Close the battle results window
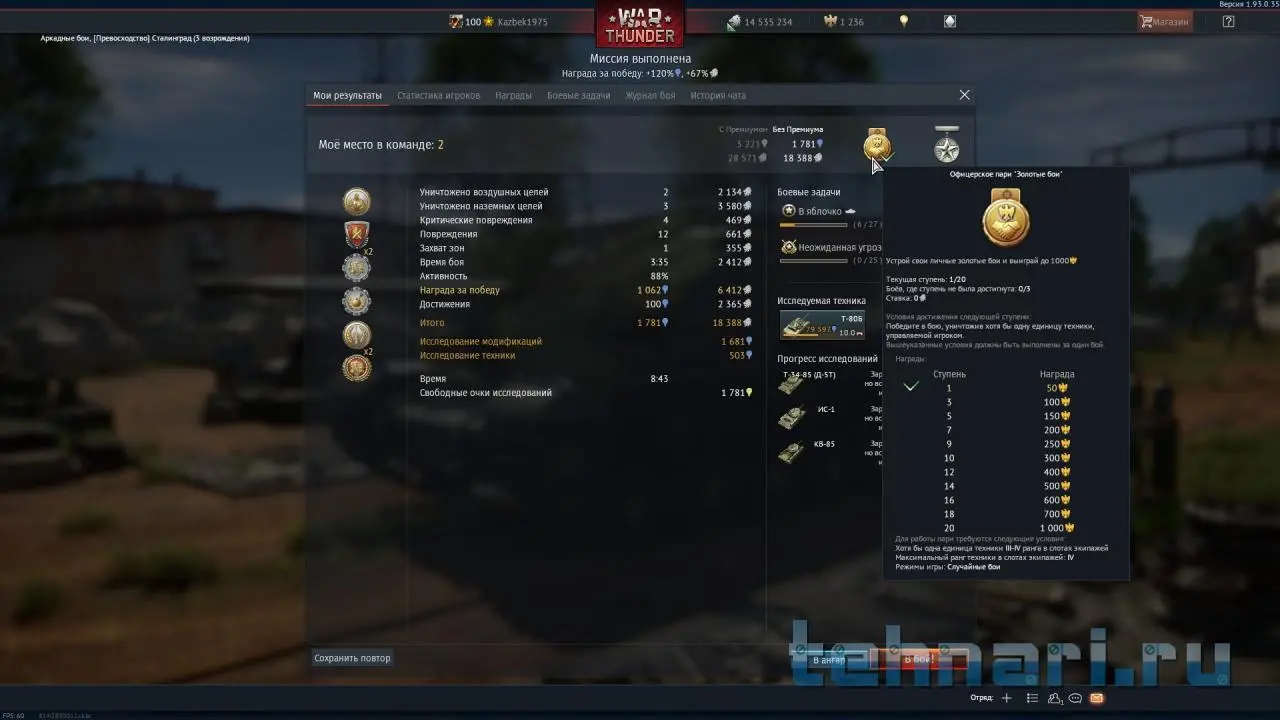 (x=964, y=95)
